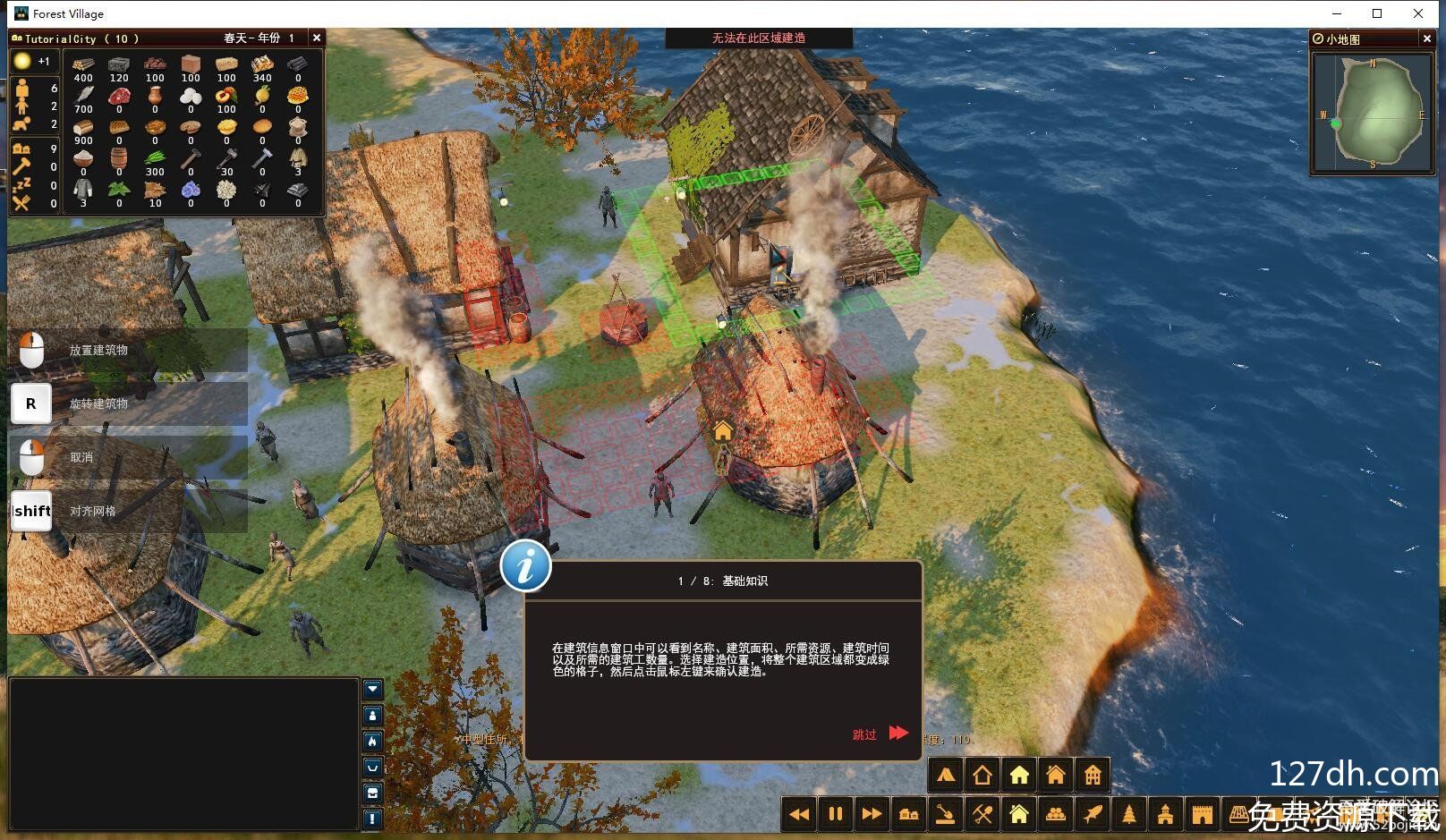Close the 小地图 minimap panel

click(1426, 38)
